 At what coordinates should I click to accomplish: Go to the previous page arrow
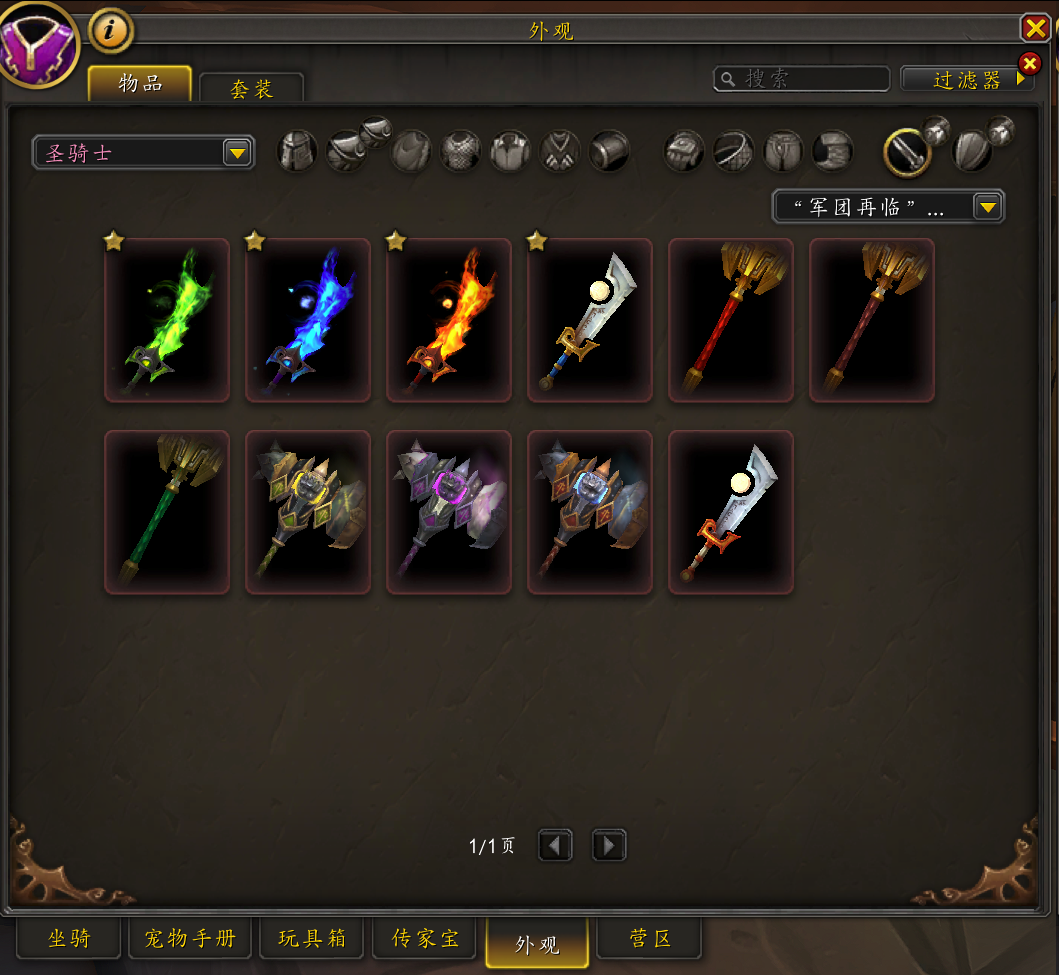click(x=555, y=847)
